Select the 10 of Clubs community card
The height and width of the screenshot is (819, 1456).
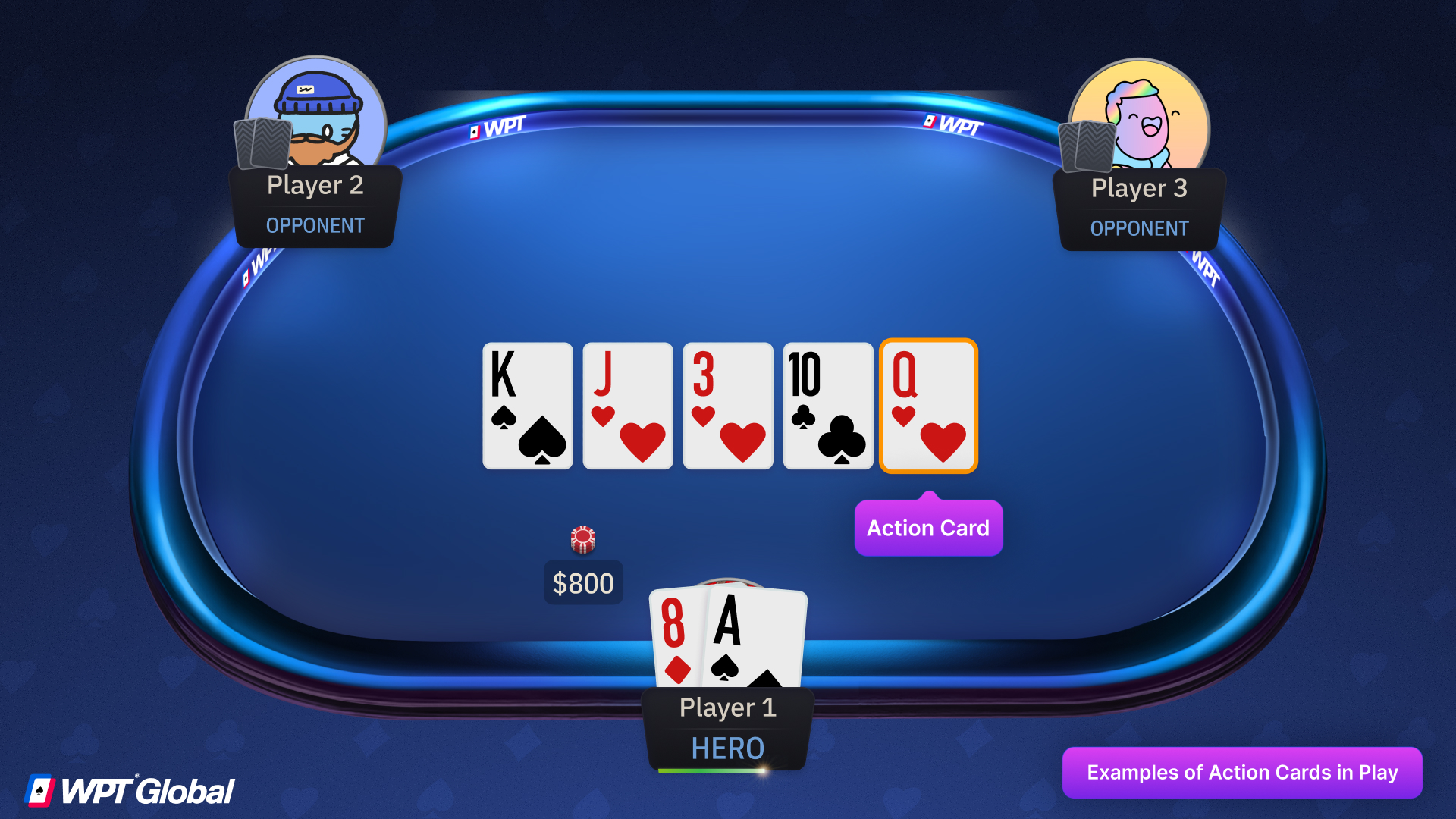click(x=827, y=406)
